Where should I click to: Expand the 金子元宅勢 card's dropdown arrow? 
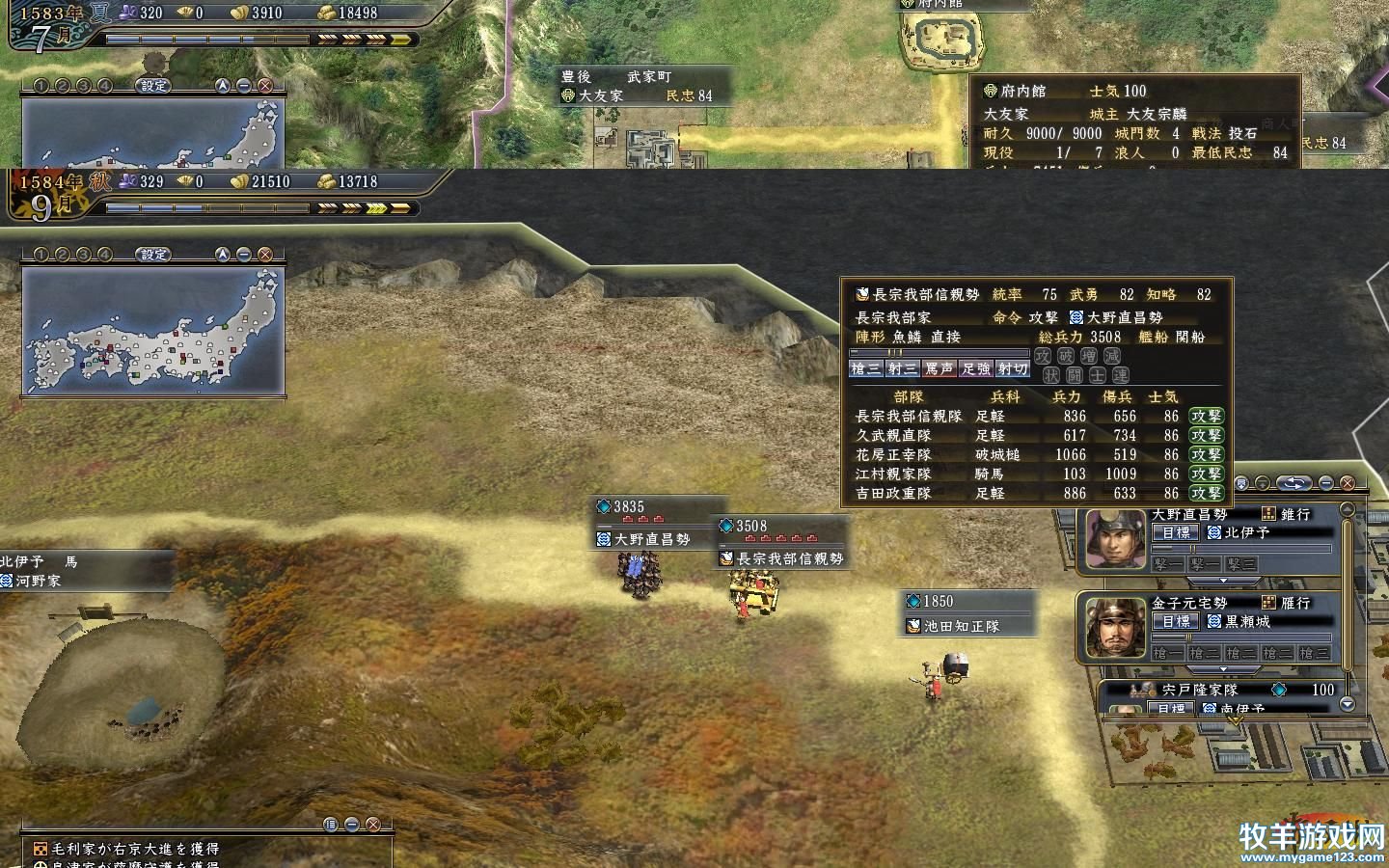coord(1223,668)
